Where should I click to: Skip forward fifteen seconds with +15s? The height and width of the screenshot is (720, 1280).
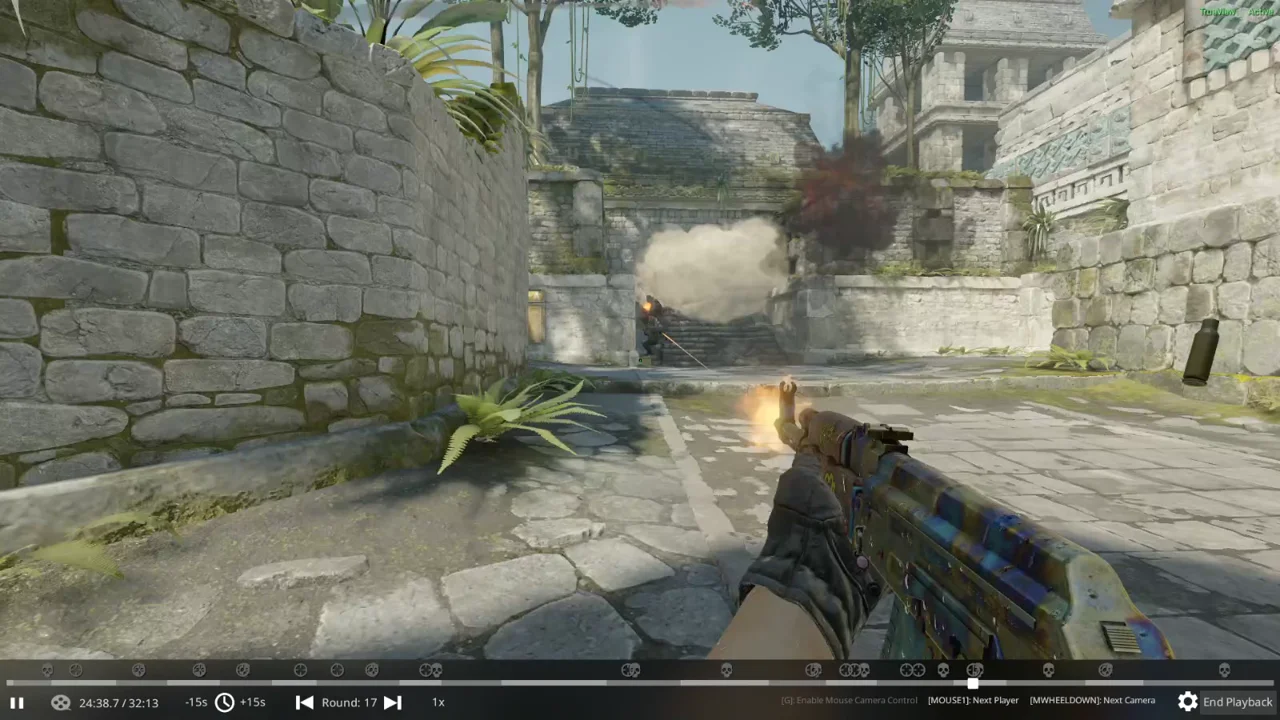[252, 702]
